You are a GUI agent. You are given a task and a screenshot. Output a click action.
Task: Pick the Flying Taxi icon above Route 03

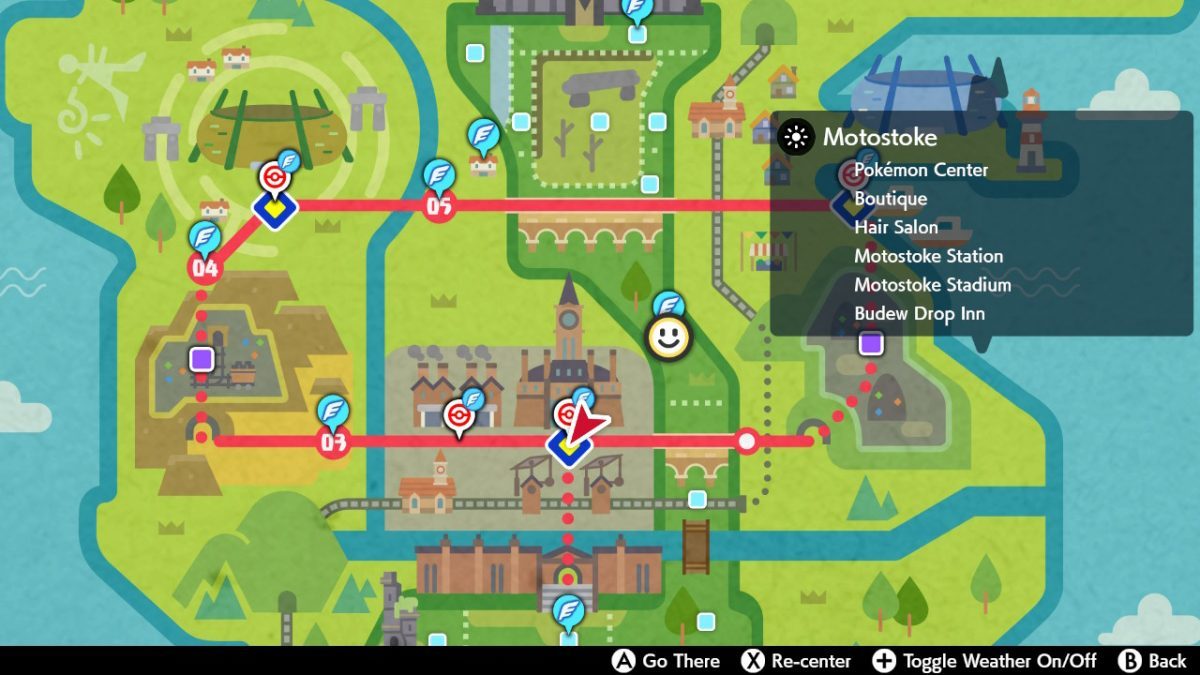click(332, 410)
